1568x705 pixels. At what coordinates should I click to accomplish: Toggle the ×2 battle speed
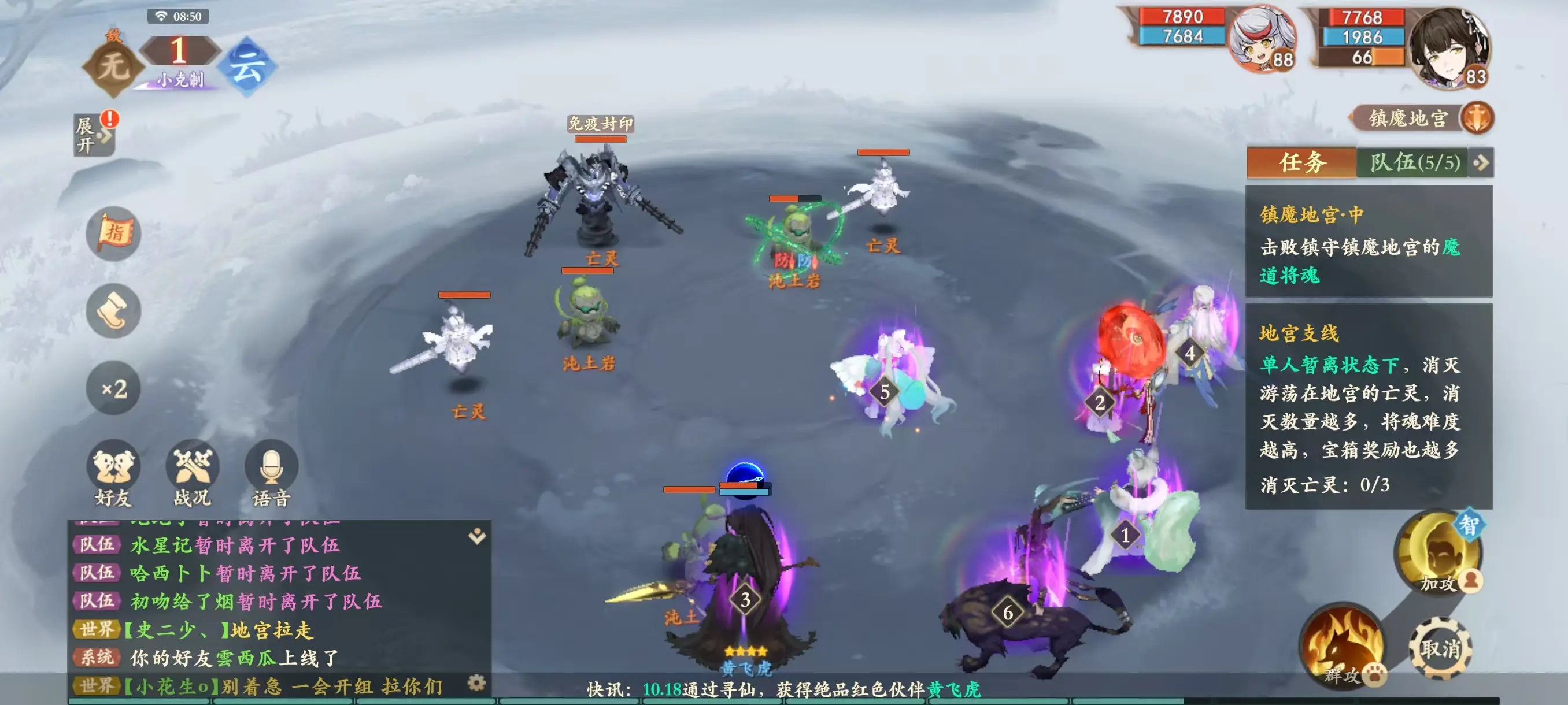coord(112,389)
